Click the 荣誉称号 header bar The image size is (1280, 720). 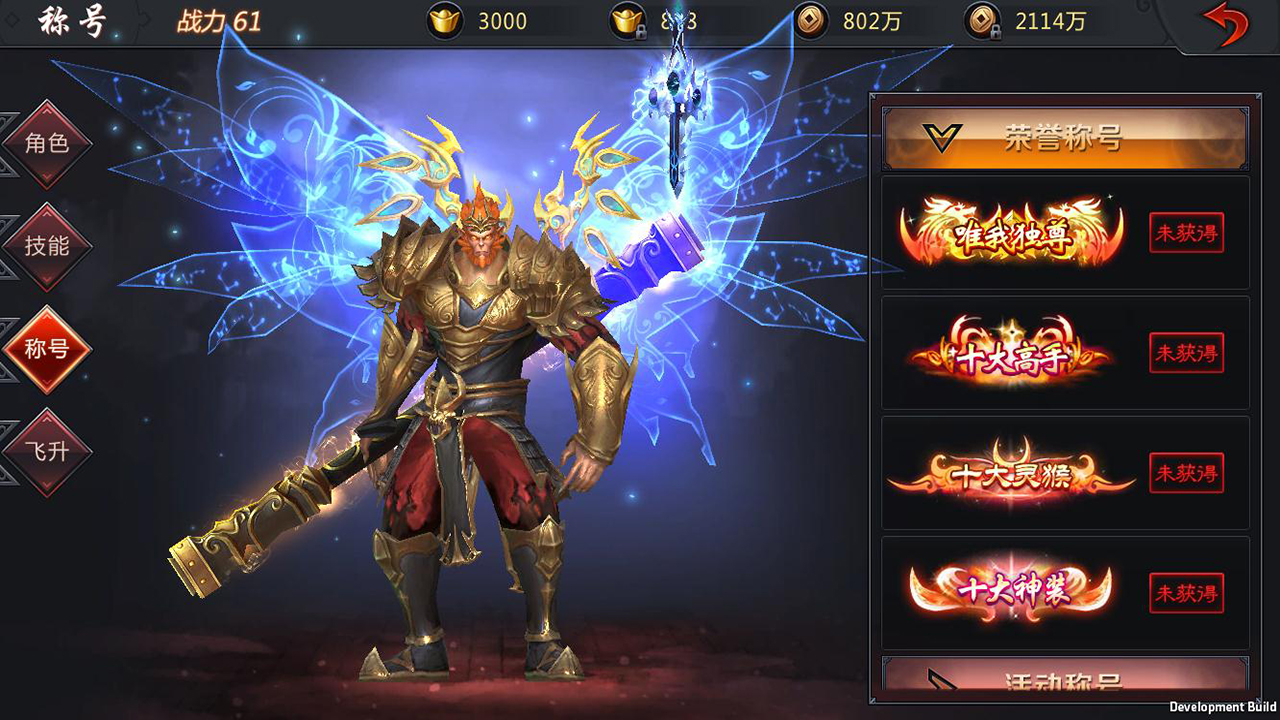tap(1063, 139)
